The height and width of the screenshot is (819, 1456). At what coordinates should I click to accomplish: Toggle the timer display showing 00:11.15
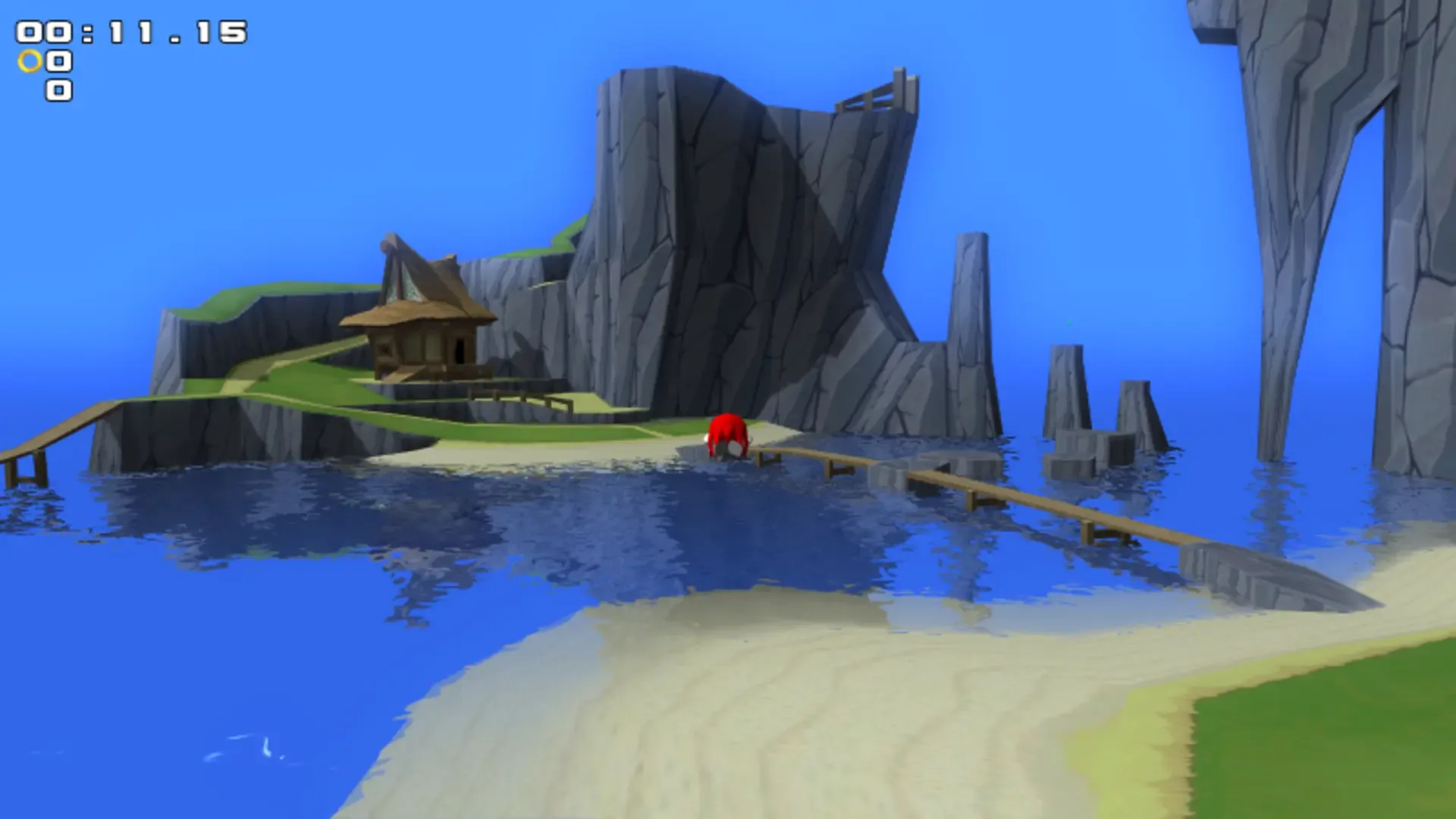[129, 30]
